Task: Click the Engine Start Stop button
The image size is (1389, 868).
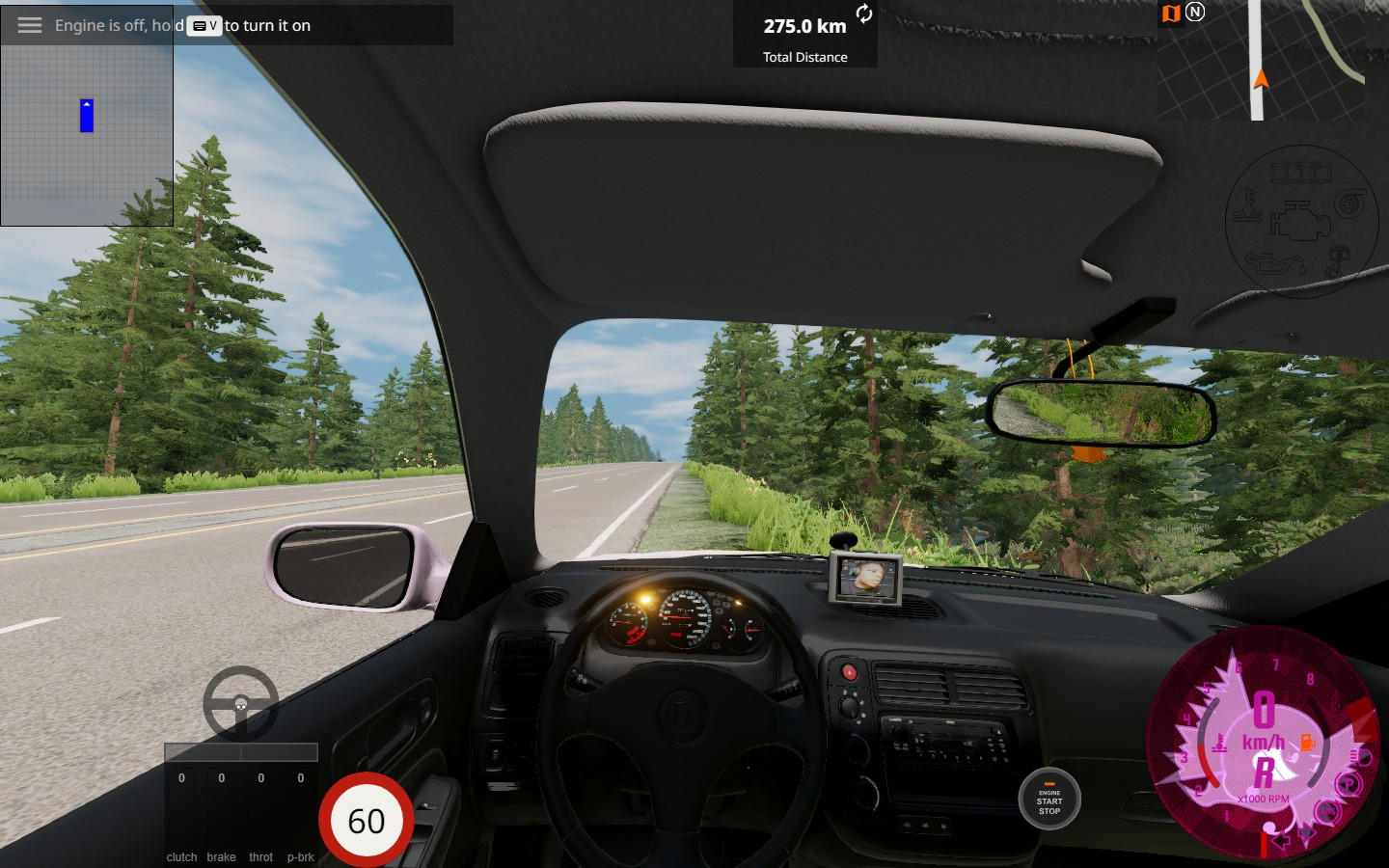Action: (x=1049, y=800)
